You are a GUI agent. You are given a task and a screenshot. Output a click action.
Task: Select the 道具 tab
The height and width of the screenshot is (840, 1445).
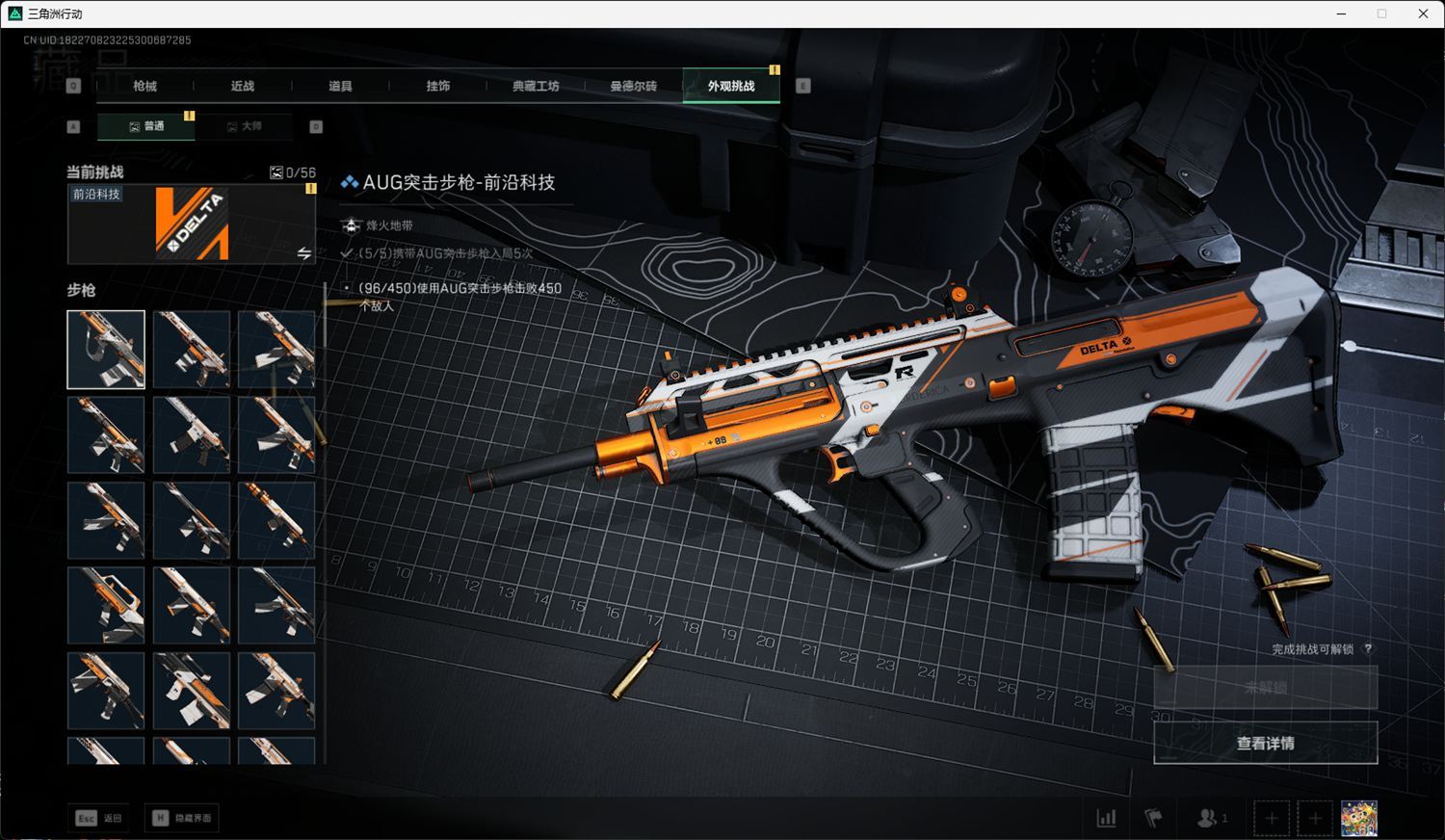[340, 86]
